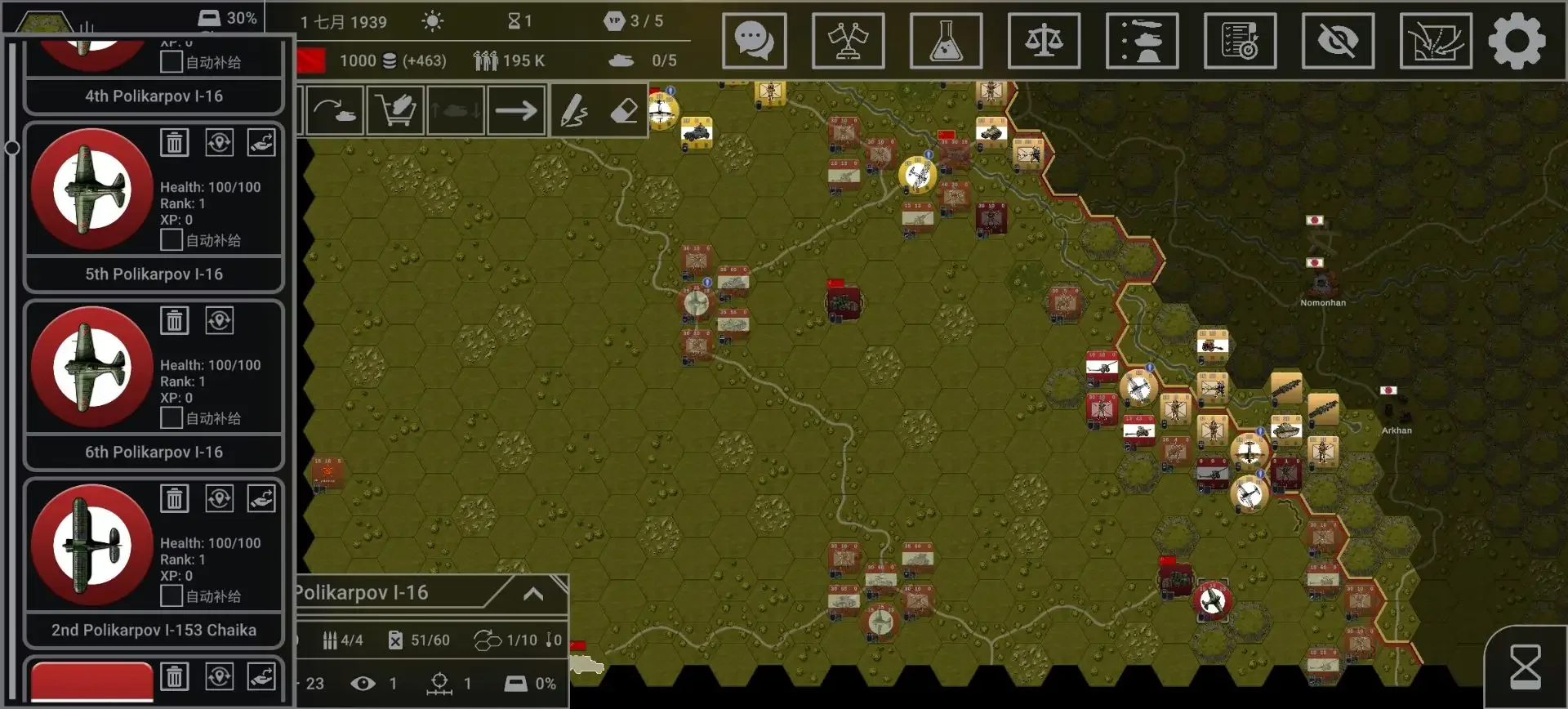The image size is (1568, 709).
Task: Open the shopping cart purchase tool
Action: (396, 110)
